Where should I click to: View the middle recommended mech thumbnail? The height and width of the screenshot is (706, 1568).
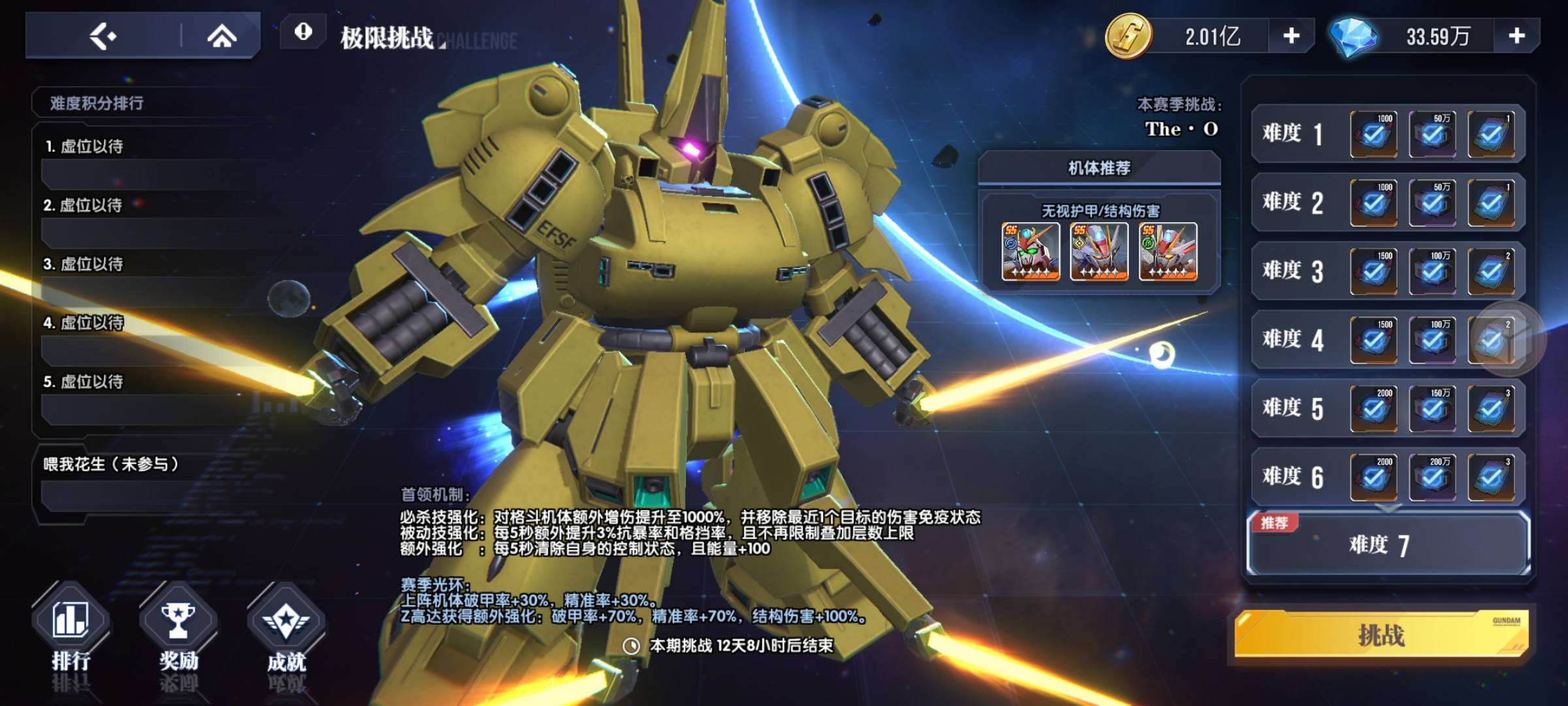[1099, 252]
